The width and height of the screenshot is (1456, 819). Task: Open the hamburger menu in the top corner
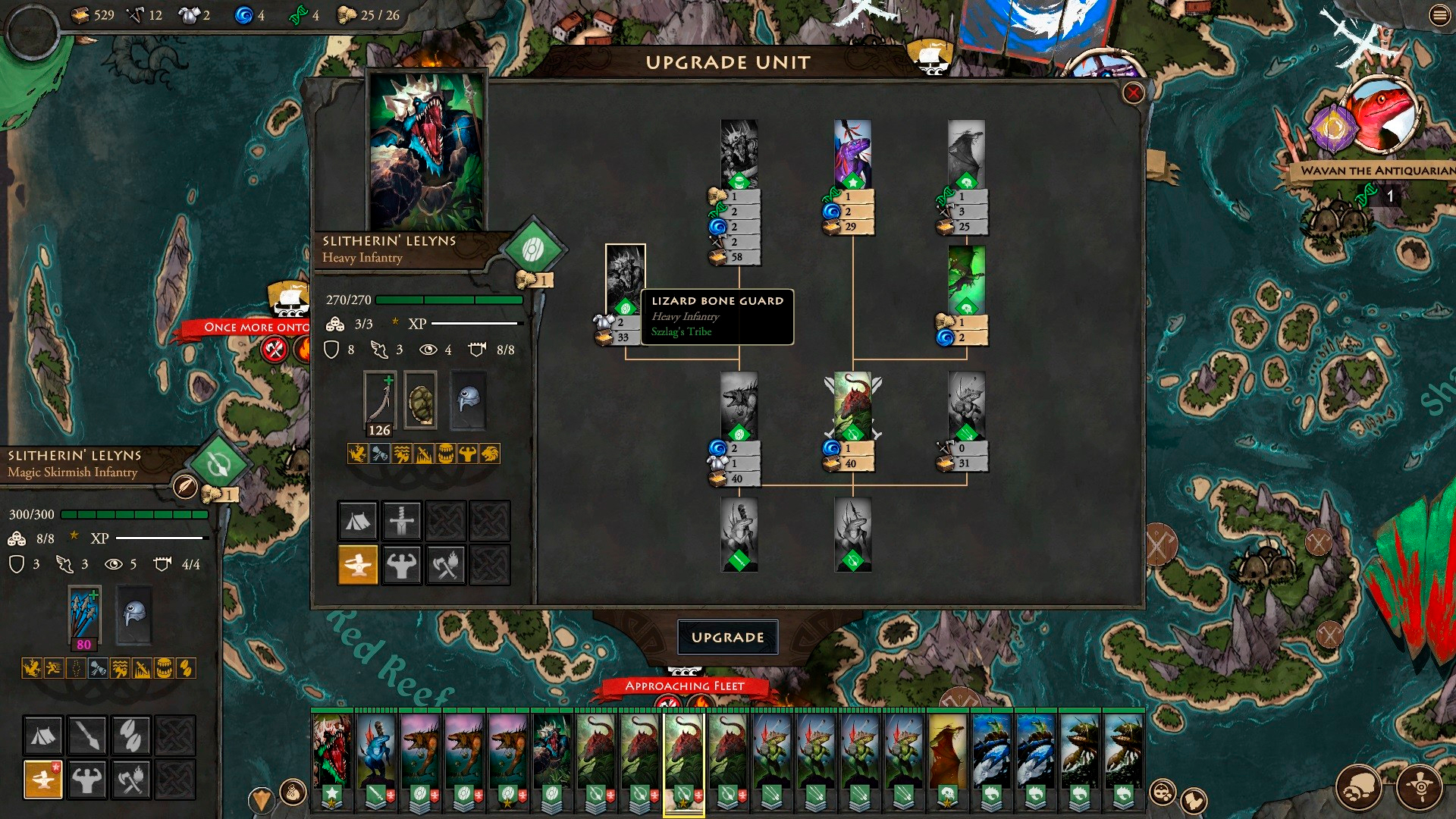pos(1439,15)
